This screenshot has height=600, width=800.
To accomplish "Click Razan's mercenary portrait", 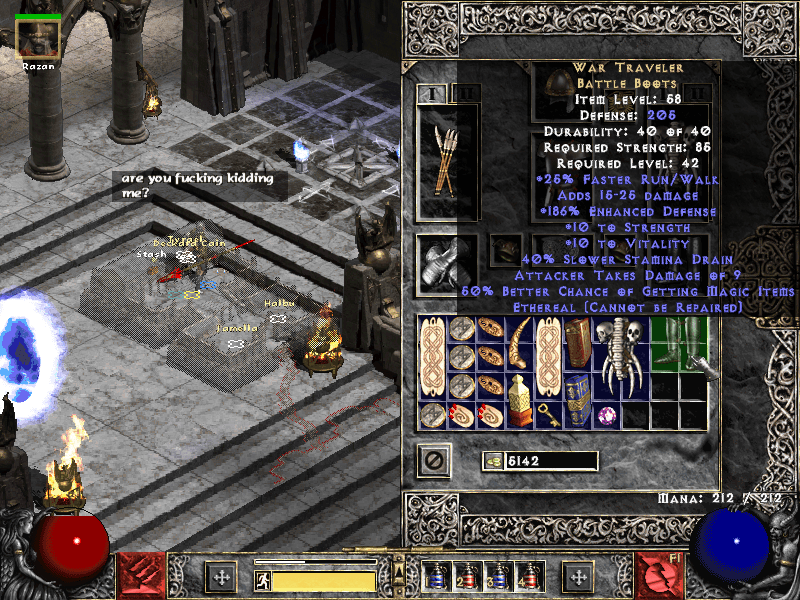I will [38, 40].
